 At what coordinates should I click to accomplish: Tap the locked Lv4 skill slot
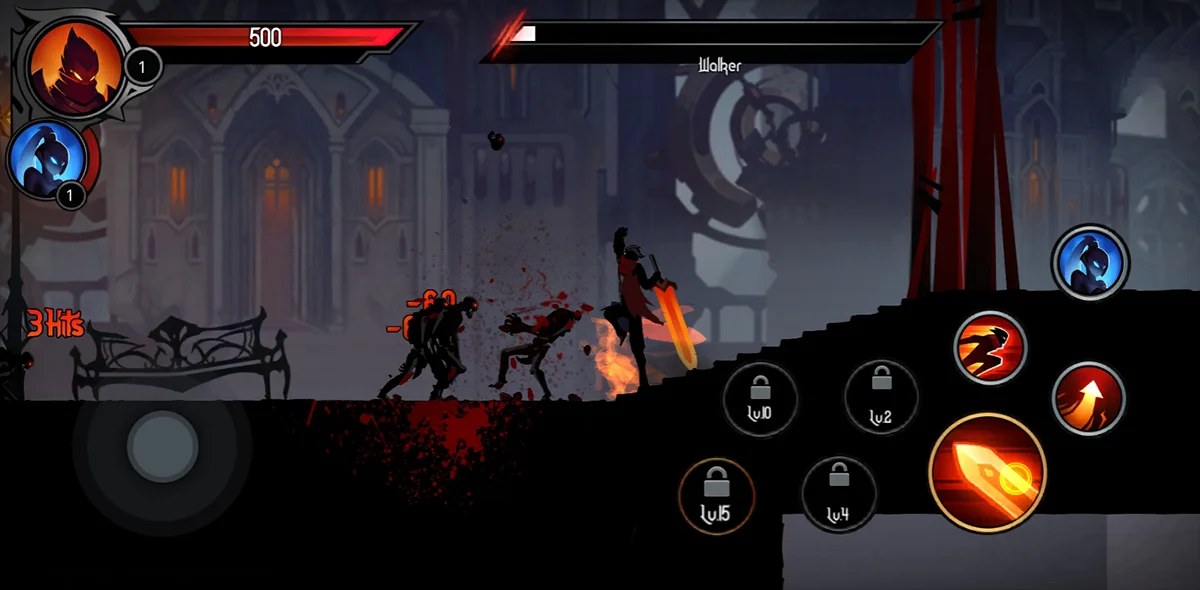tap(839, 495)
